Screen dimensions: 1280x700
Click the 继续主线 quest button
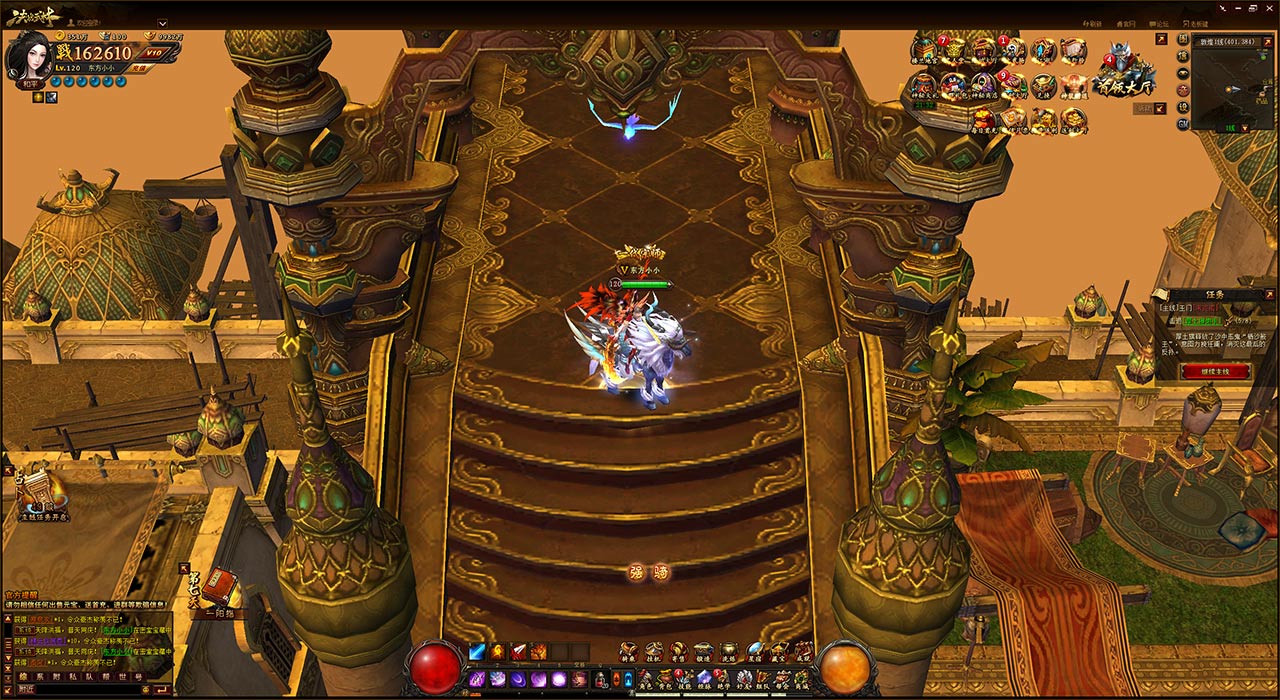pyautogui.click(x=1215, y=371)
